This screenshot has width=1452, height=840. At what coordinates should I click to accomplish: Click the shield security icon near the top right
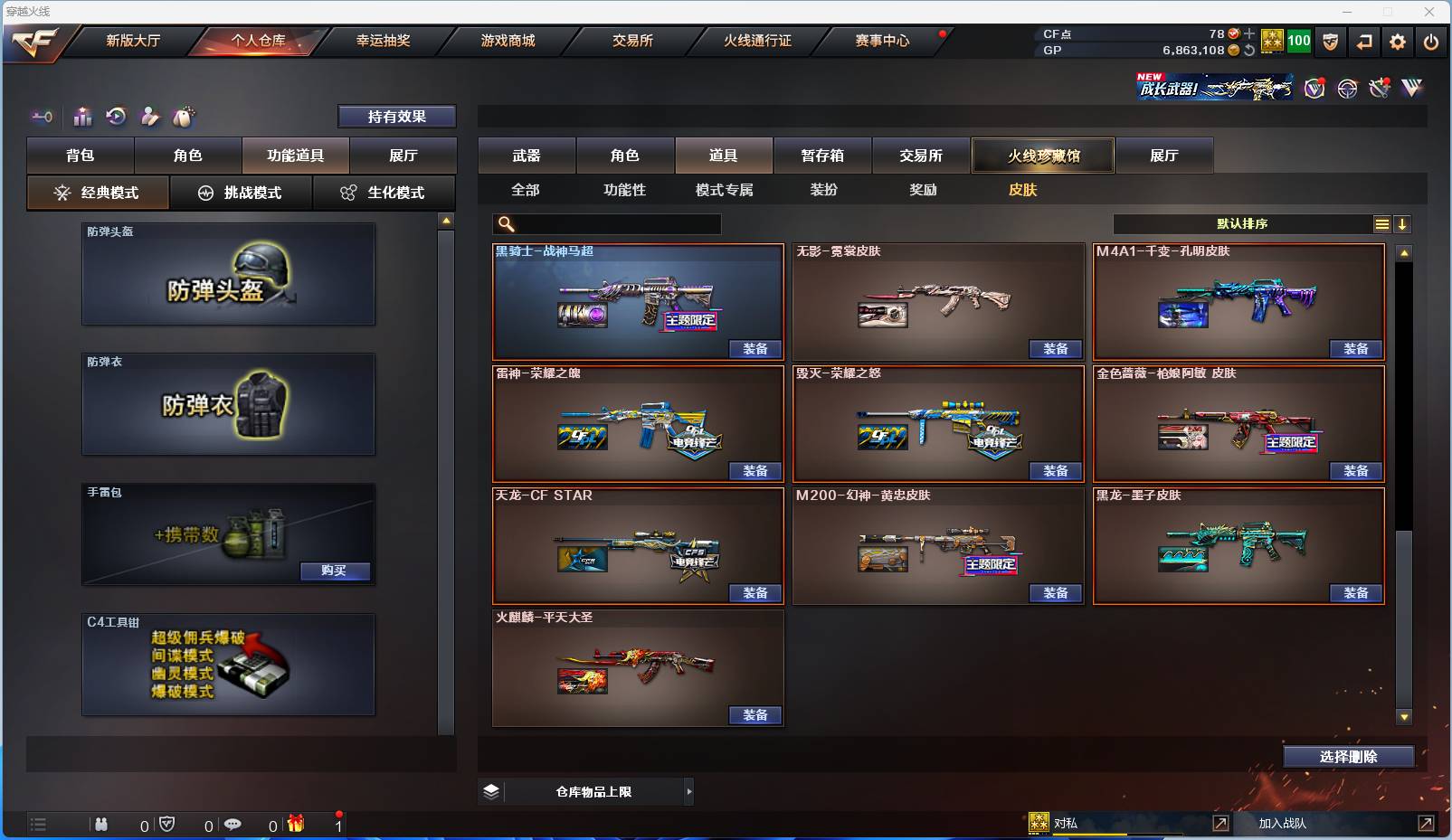point(1331,42)
